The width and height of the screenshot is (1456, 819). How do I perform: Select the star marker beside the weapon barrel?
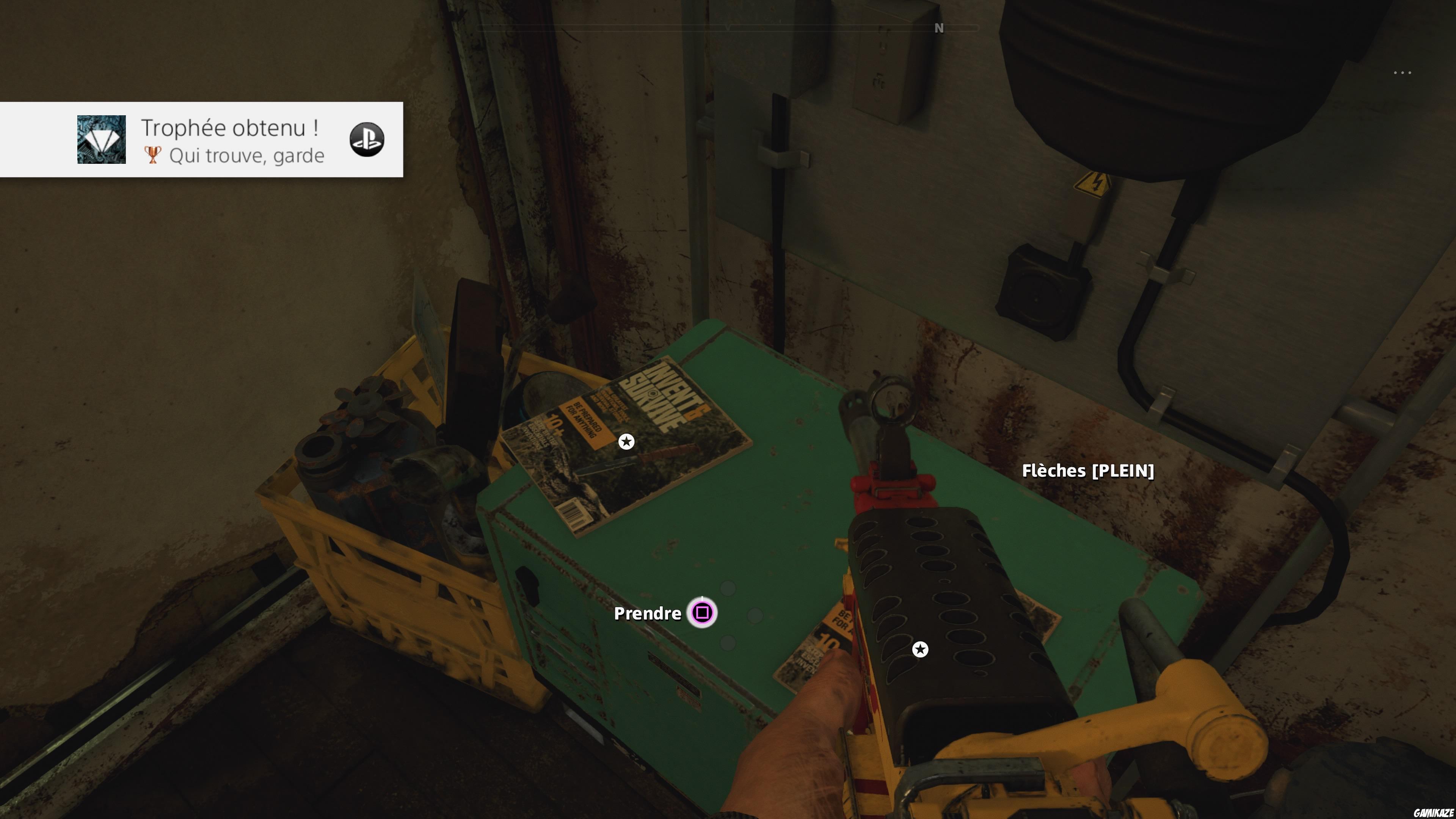[920, 650]
